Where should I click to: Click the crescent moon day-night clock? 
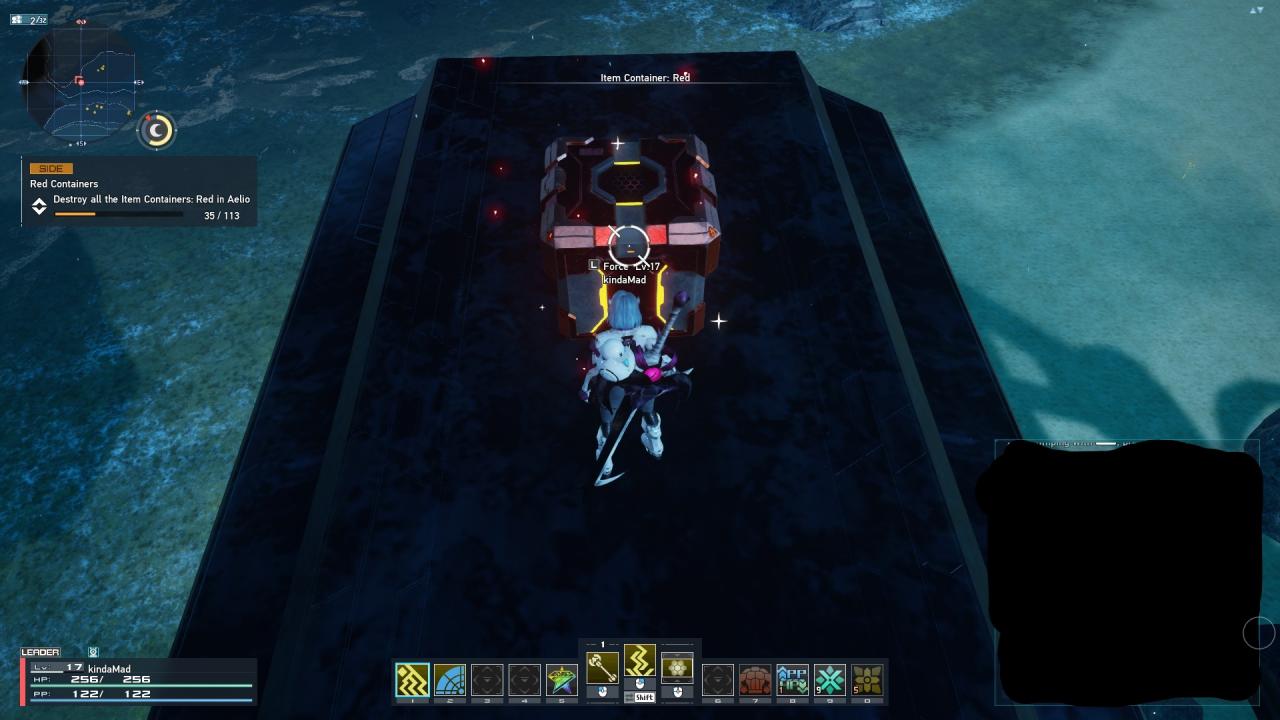(157, 130)
